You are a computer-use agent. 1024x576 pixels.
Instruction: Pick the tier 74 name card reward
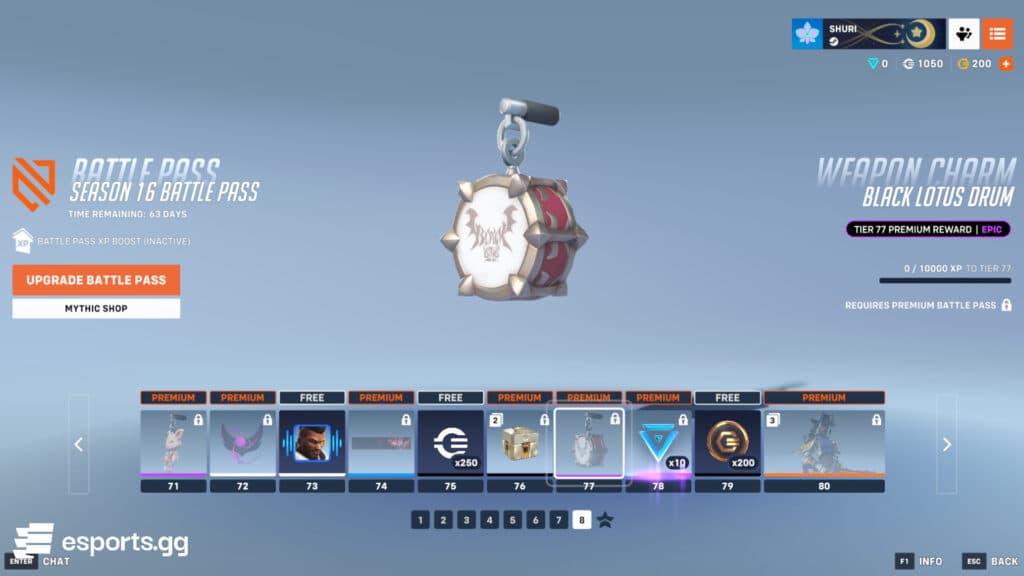coord(381,443)
